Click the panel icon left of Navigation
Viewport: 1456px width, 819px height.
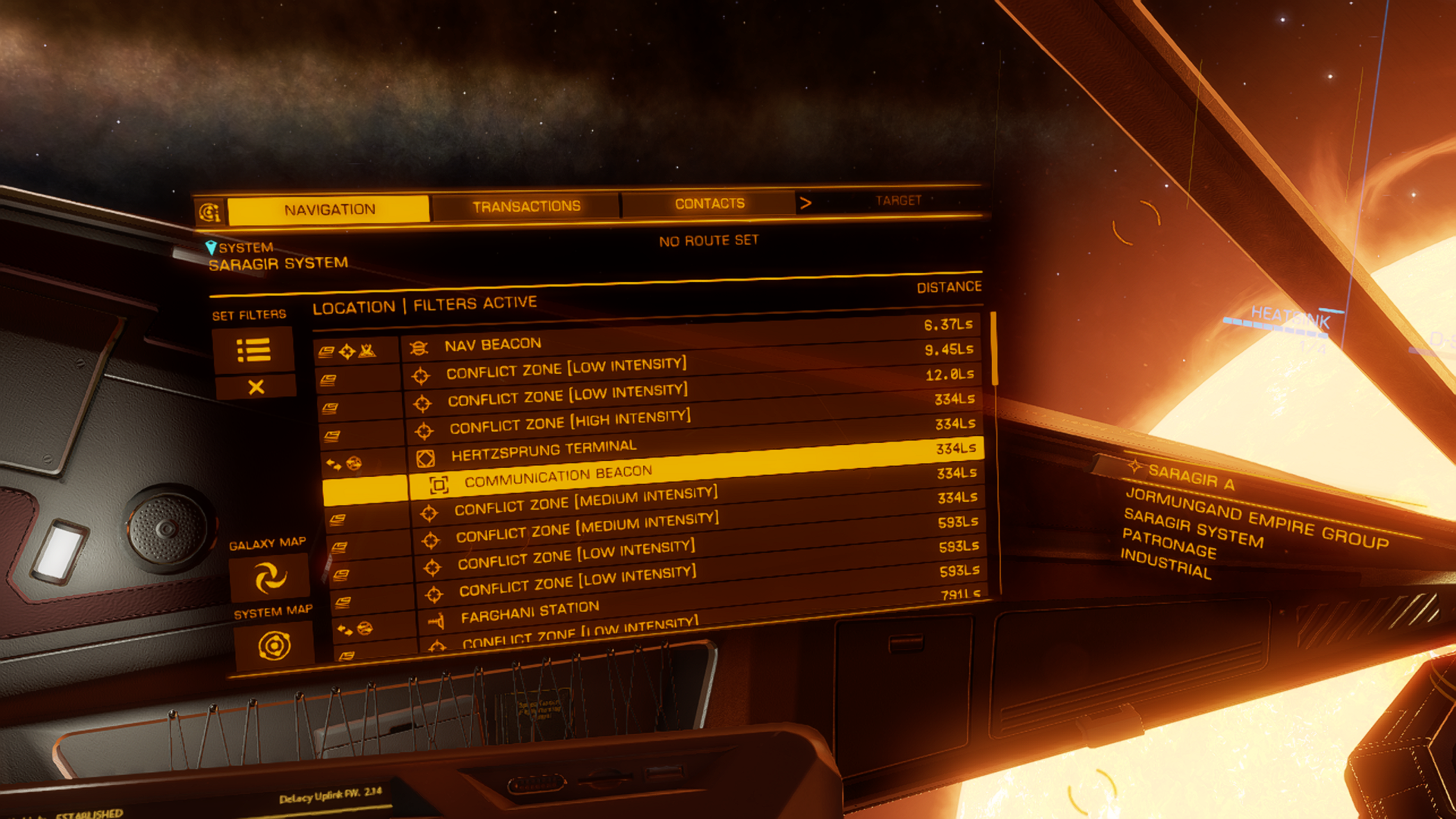click(209, 212)
